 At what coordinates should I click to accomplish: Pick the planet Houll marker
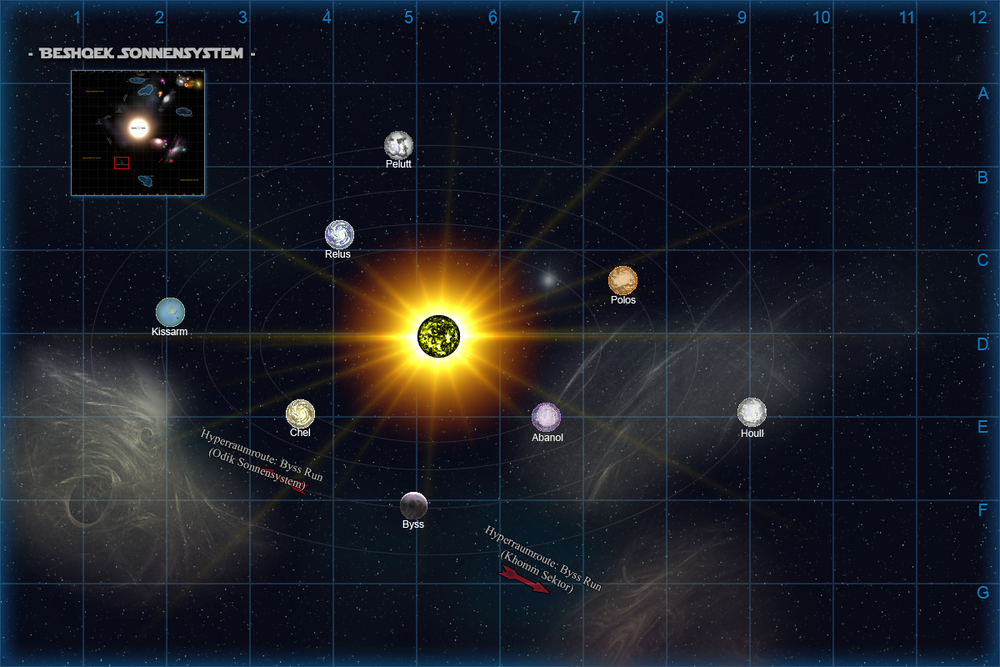tap(751, 412)
